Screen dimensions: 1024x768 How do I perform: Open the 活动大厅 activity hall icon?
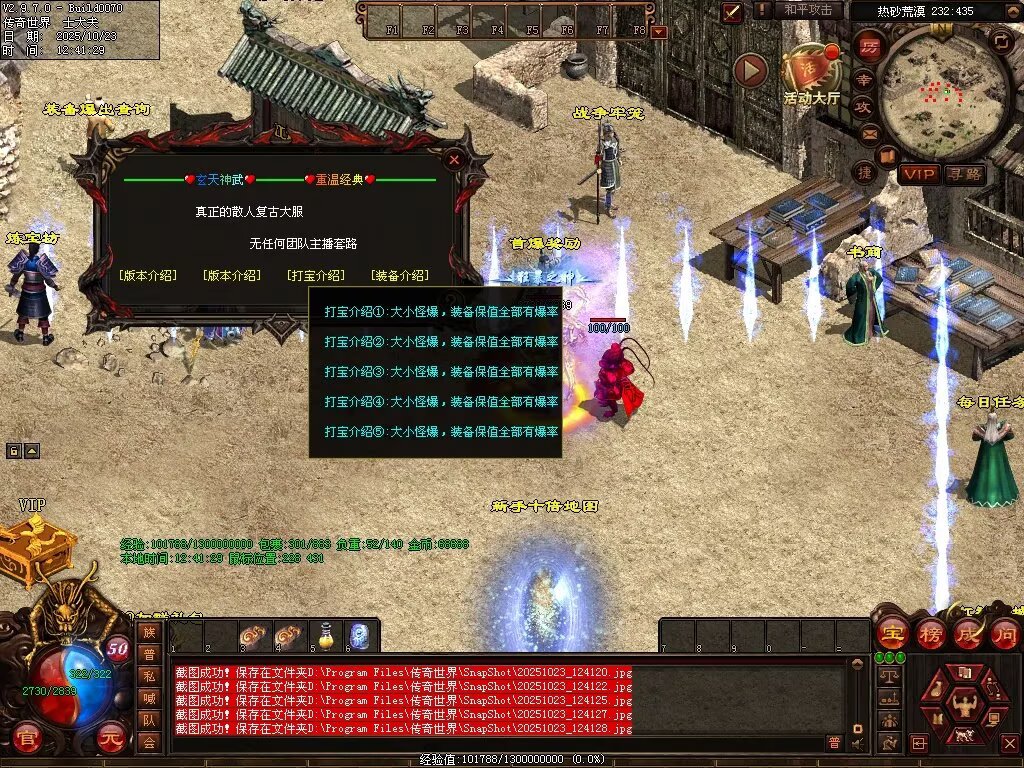click(810, 70)
